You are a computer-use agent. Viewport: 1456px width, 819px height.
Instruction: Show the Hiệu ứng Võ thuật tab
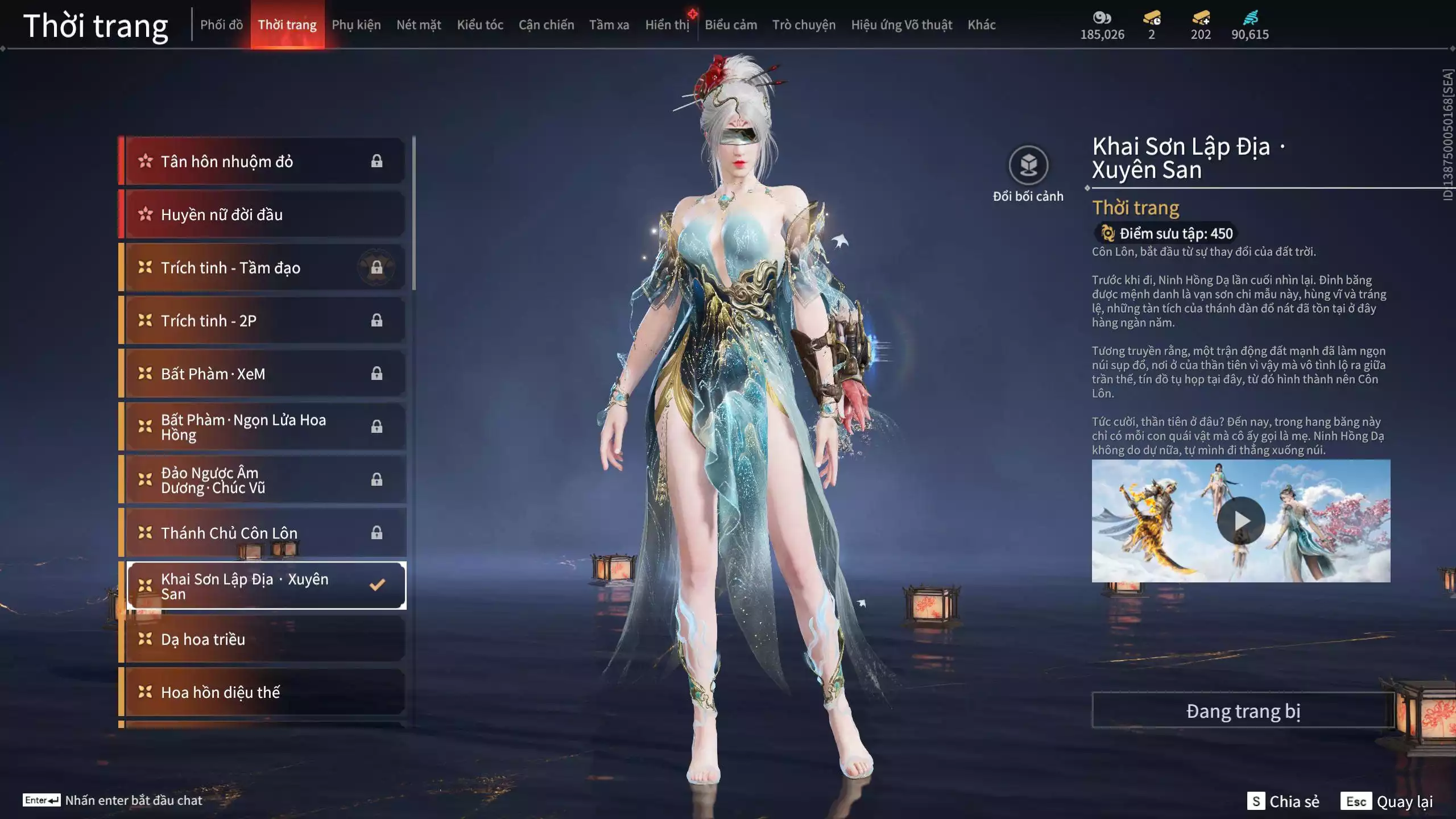[x=901, y=25]
